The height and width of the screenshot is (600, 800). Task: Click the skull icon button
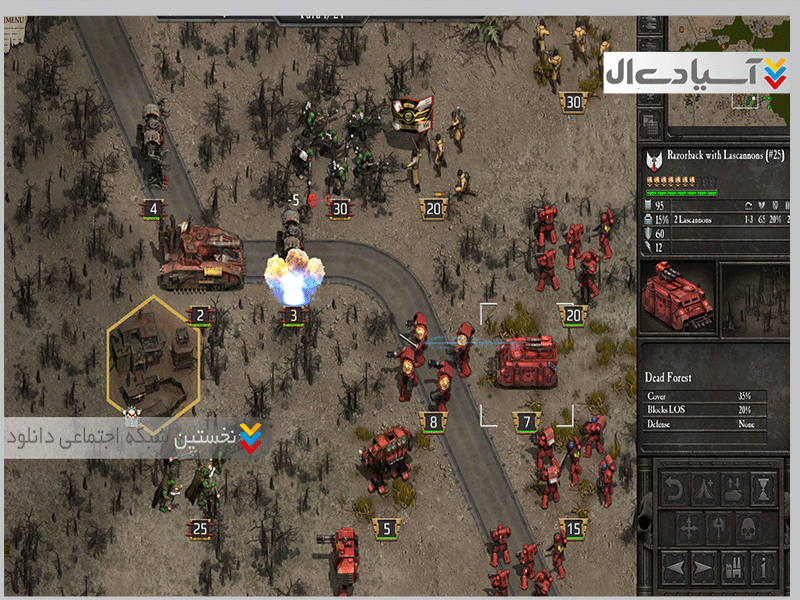(x=747, y=527)
